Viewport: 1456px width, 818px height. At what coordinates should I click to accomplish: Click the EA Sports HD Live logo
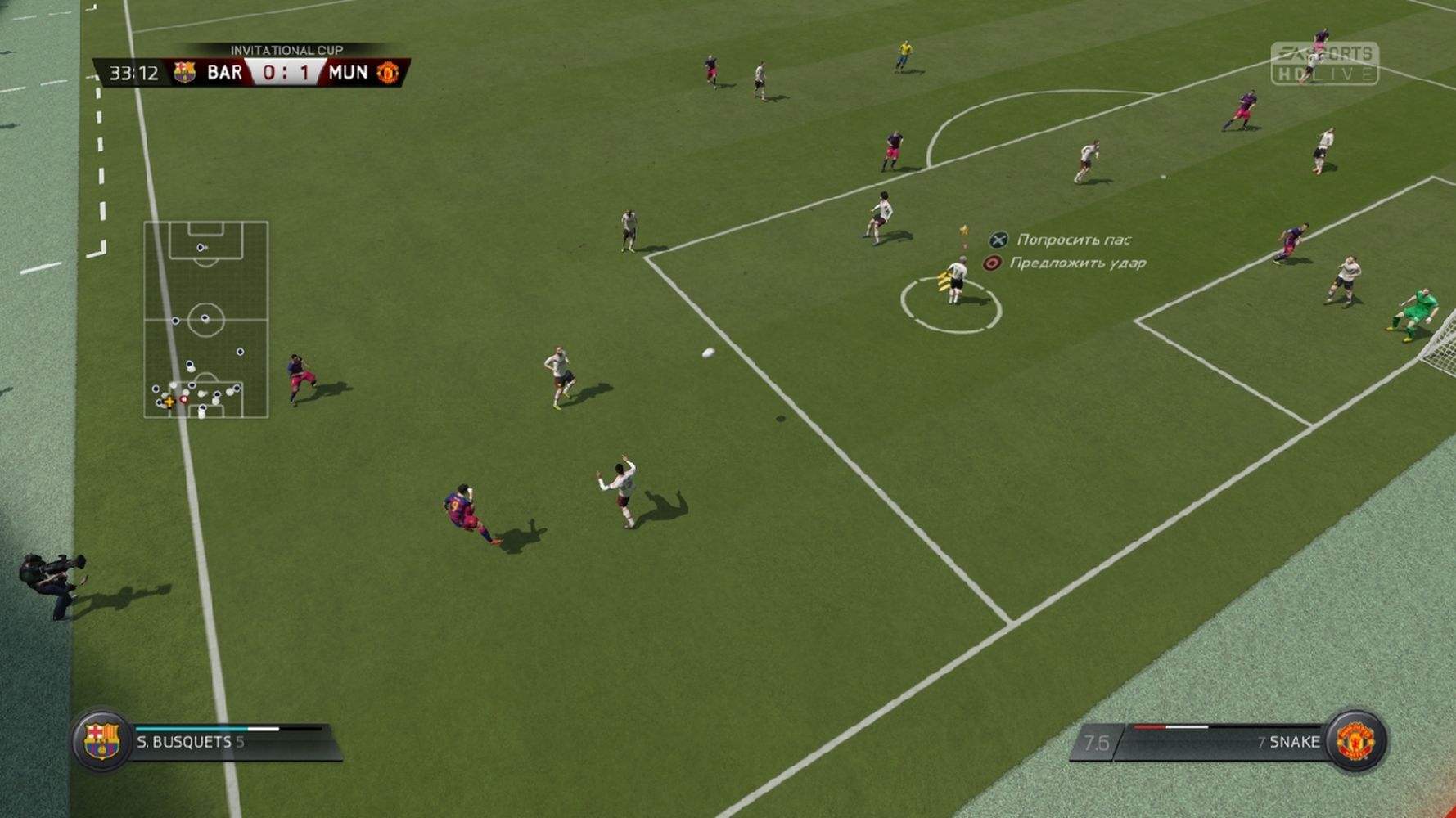pos(1324,64)
